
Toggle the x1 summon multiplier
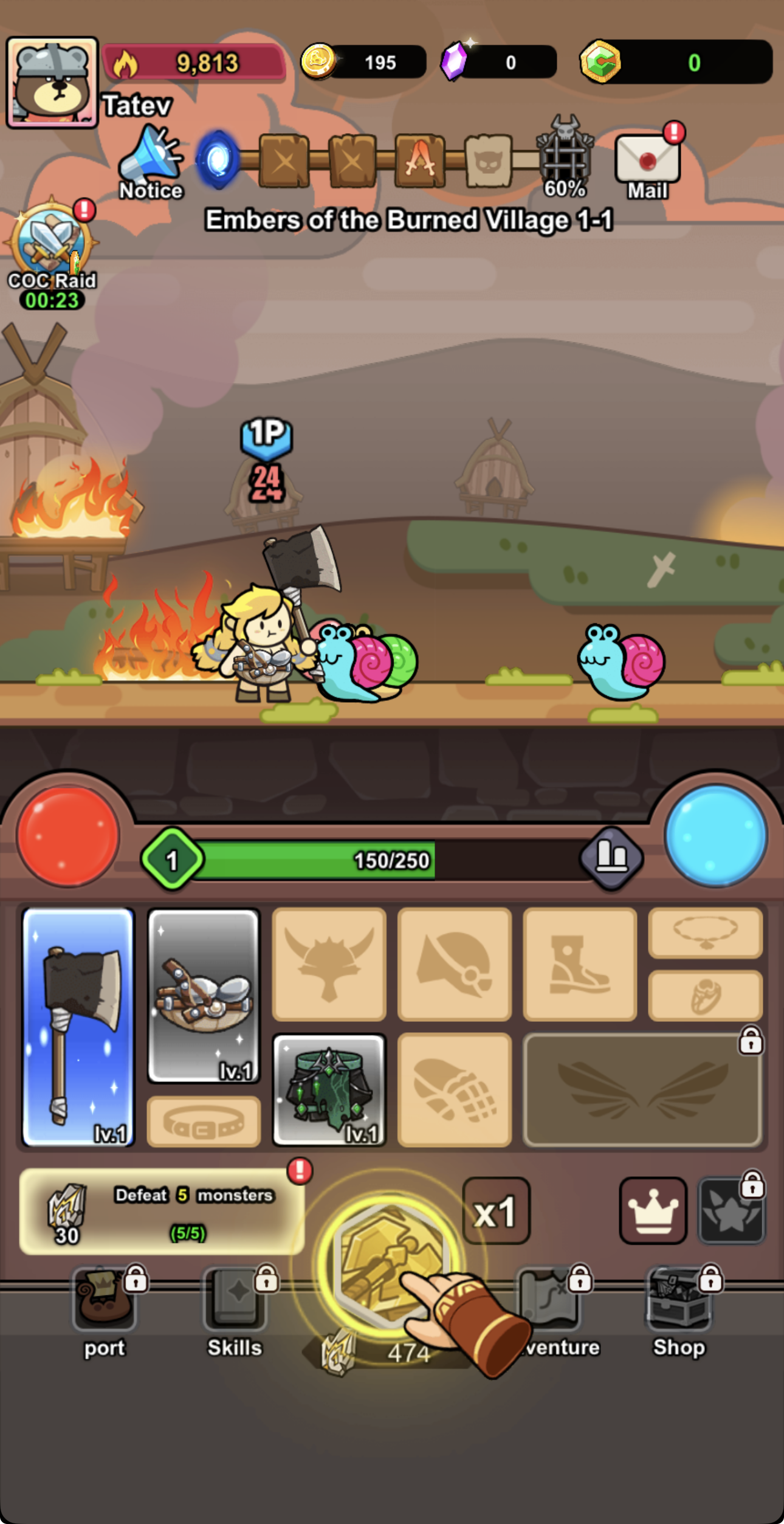496,1210
